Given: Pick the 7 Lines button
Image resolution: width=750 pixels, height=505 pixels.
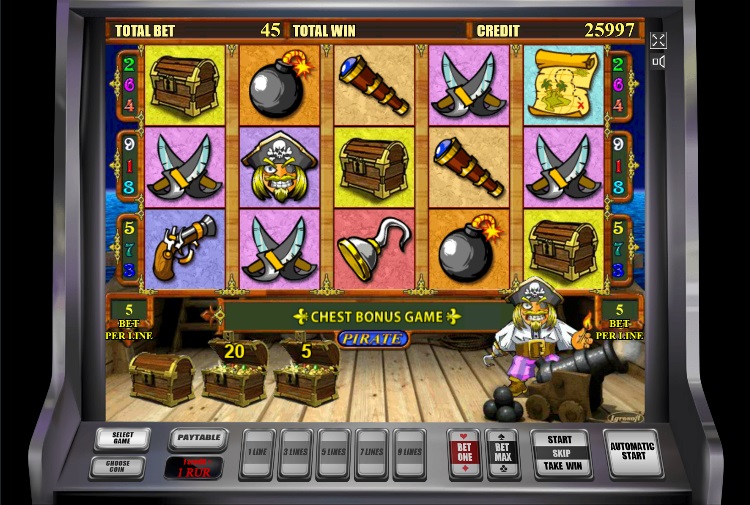Looking at the screenshot, I should pos(371,453).
